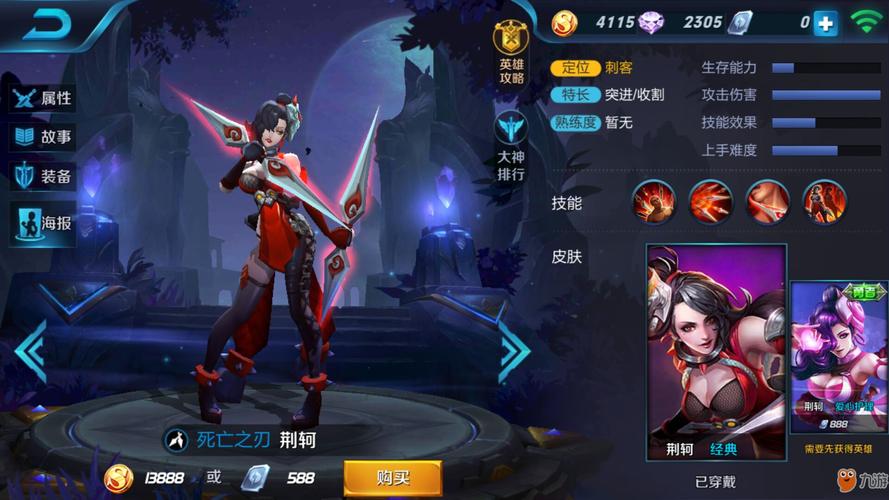This screenshot has height=500, width=889.
Task: Select the skill icon showing a bald man
Action: [x=653, y=203]
